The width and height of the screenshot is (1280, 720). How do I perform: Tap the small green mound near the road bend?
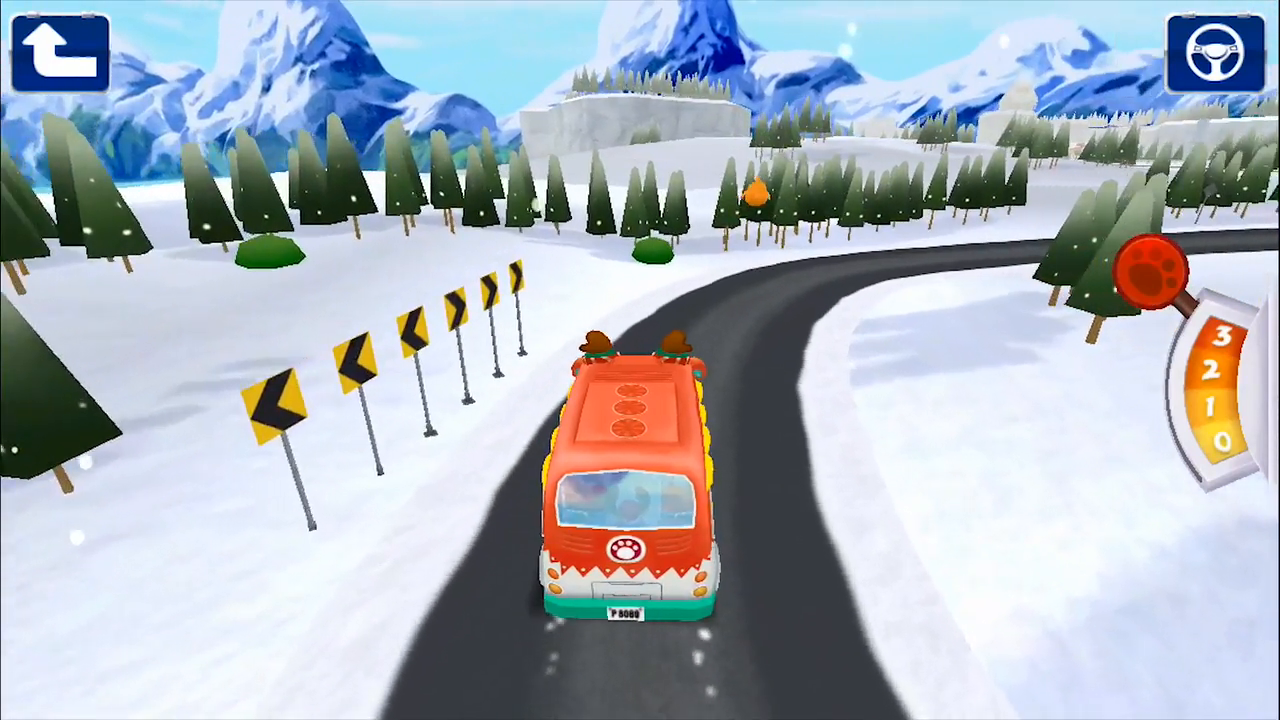[652, 255]
